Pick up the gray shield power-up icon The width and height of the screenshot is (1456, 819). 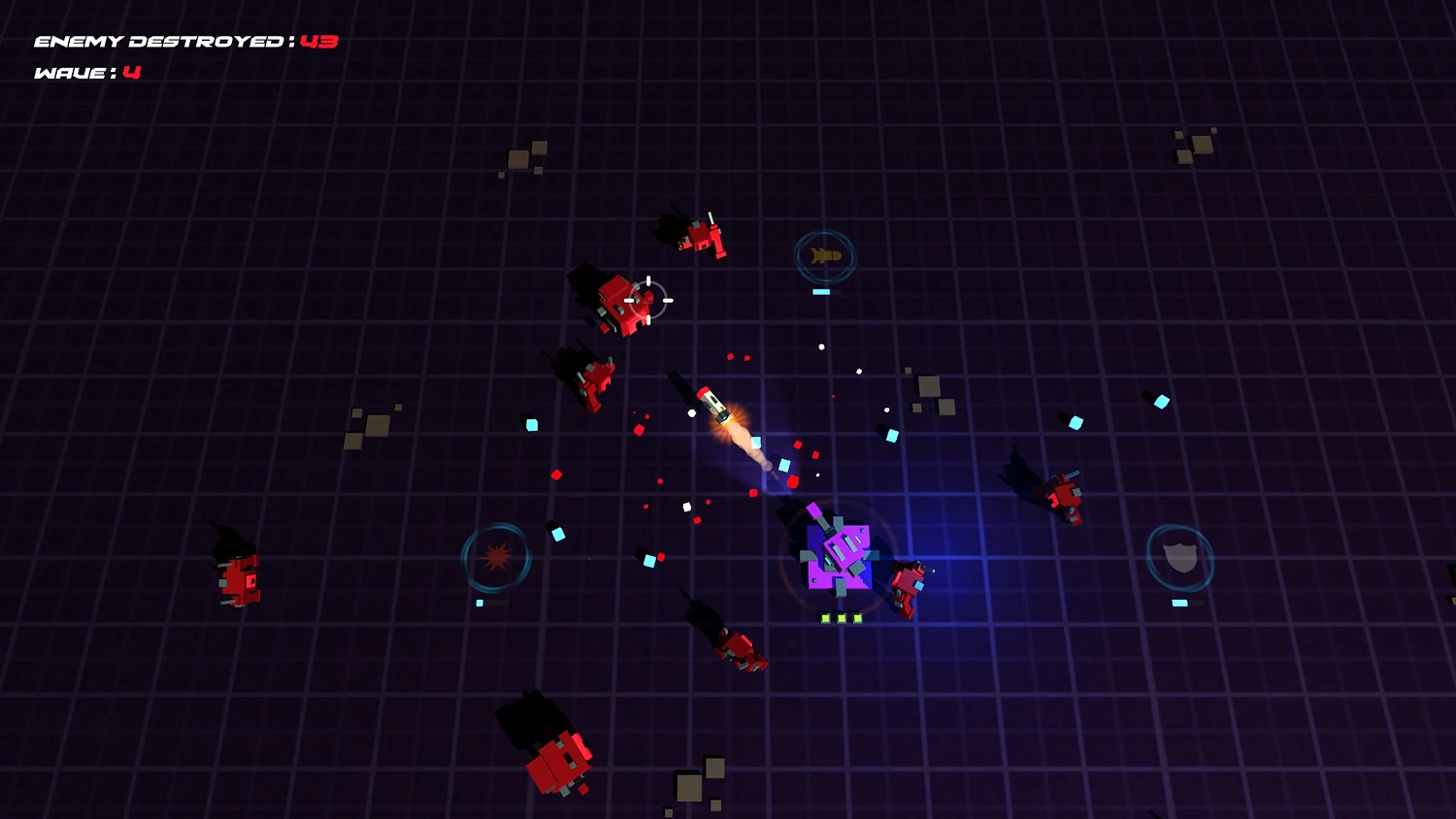(x=1179, y=556)
